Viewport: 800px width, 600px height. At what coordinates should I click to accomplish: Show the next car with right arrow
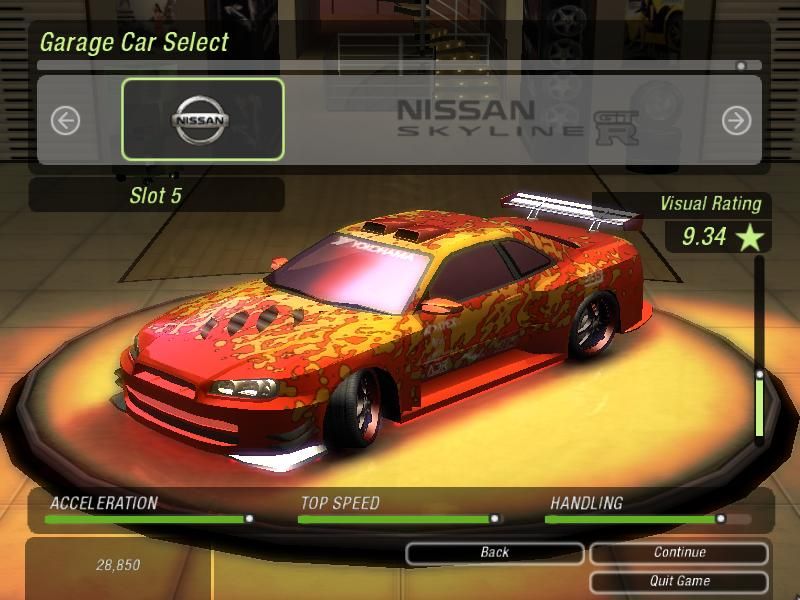point(736,121)
